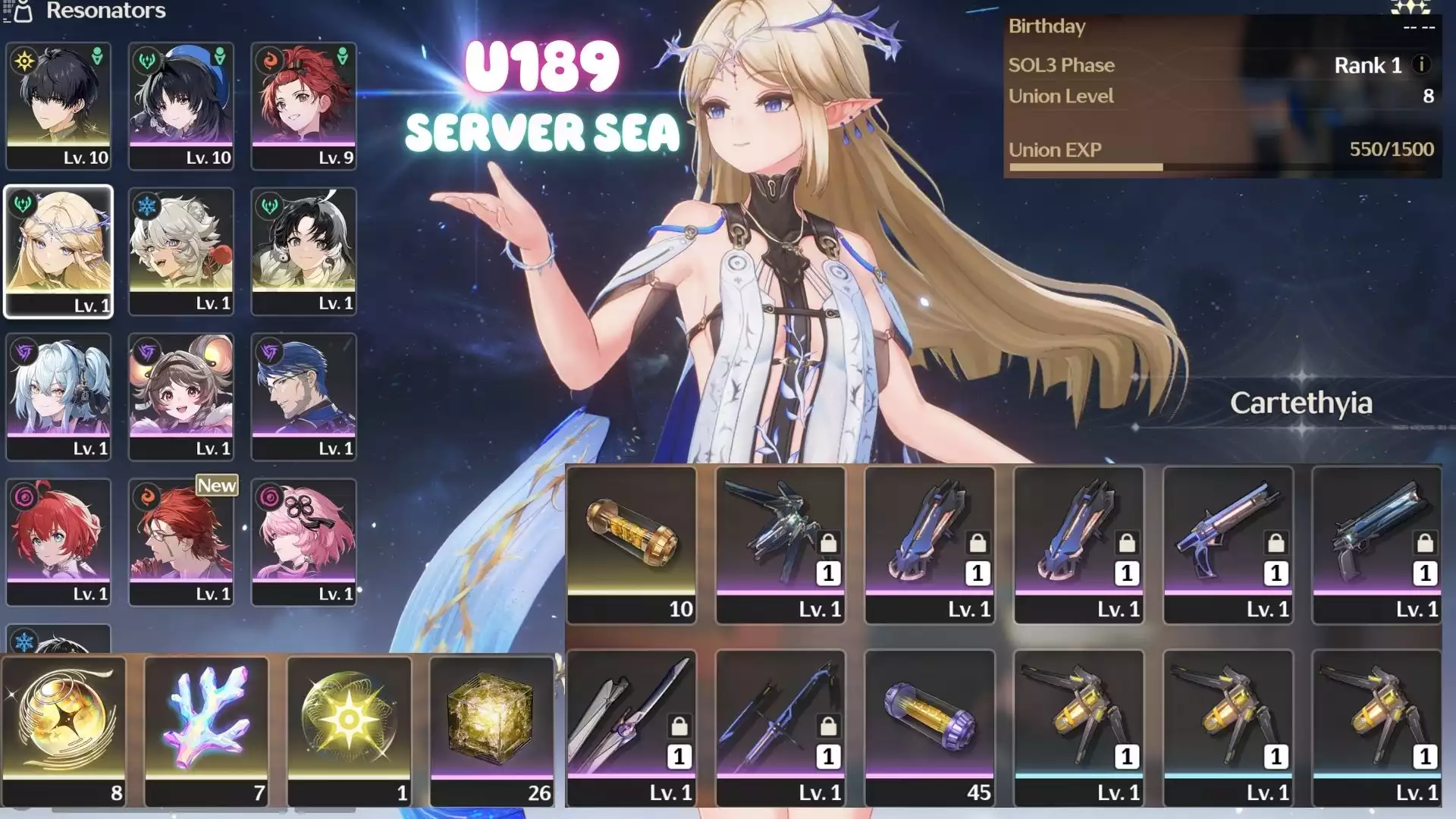
Task: Choose the brown-haired girl resonator portrait
Action: click(181, 396)
